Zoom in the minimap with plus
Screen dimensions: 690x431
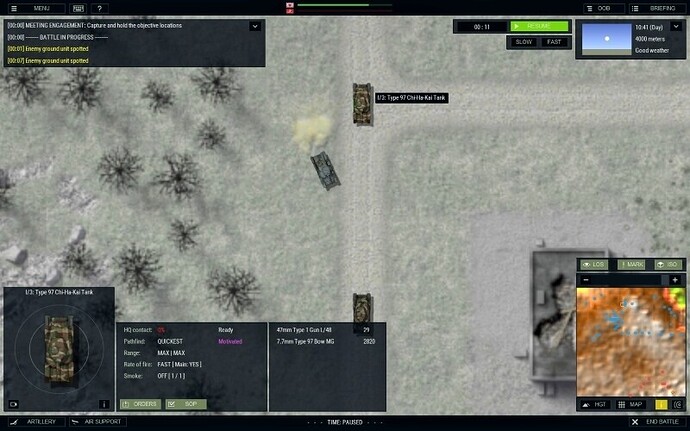(675, 279)
